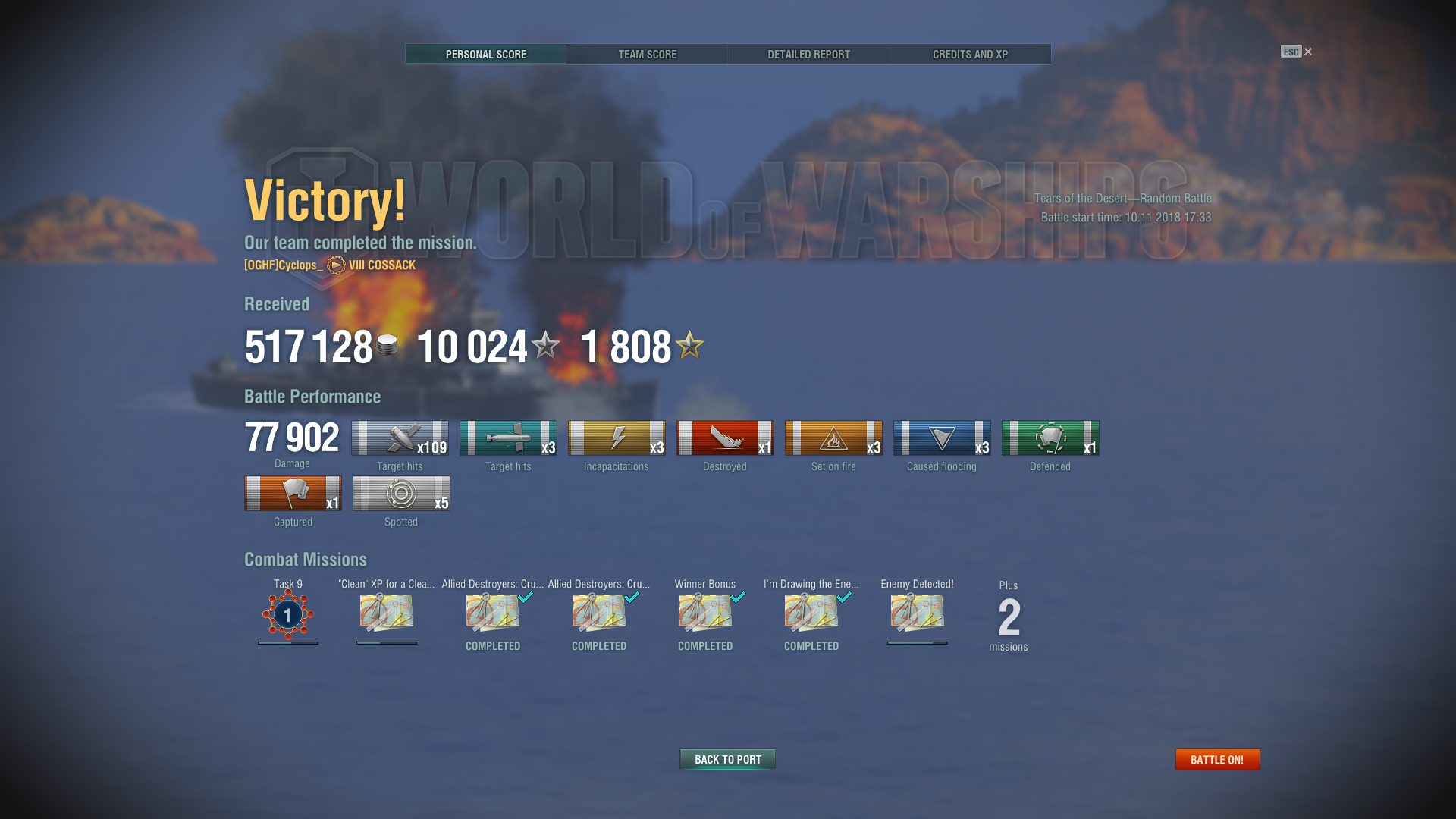Click the Caused flooding ribbon
1456x819 pixels.
942,438
